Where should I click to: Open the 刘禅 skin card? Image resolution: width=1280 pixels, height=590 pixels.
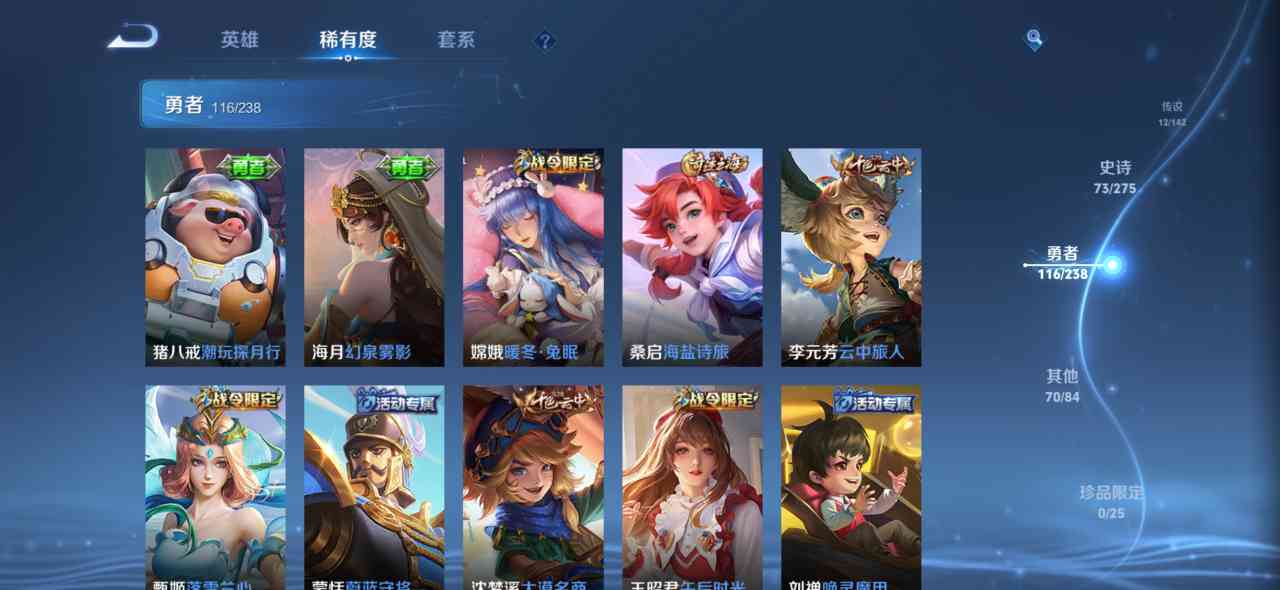pyautogui.click(x=851, y=488)
